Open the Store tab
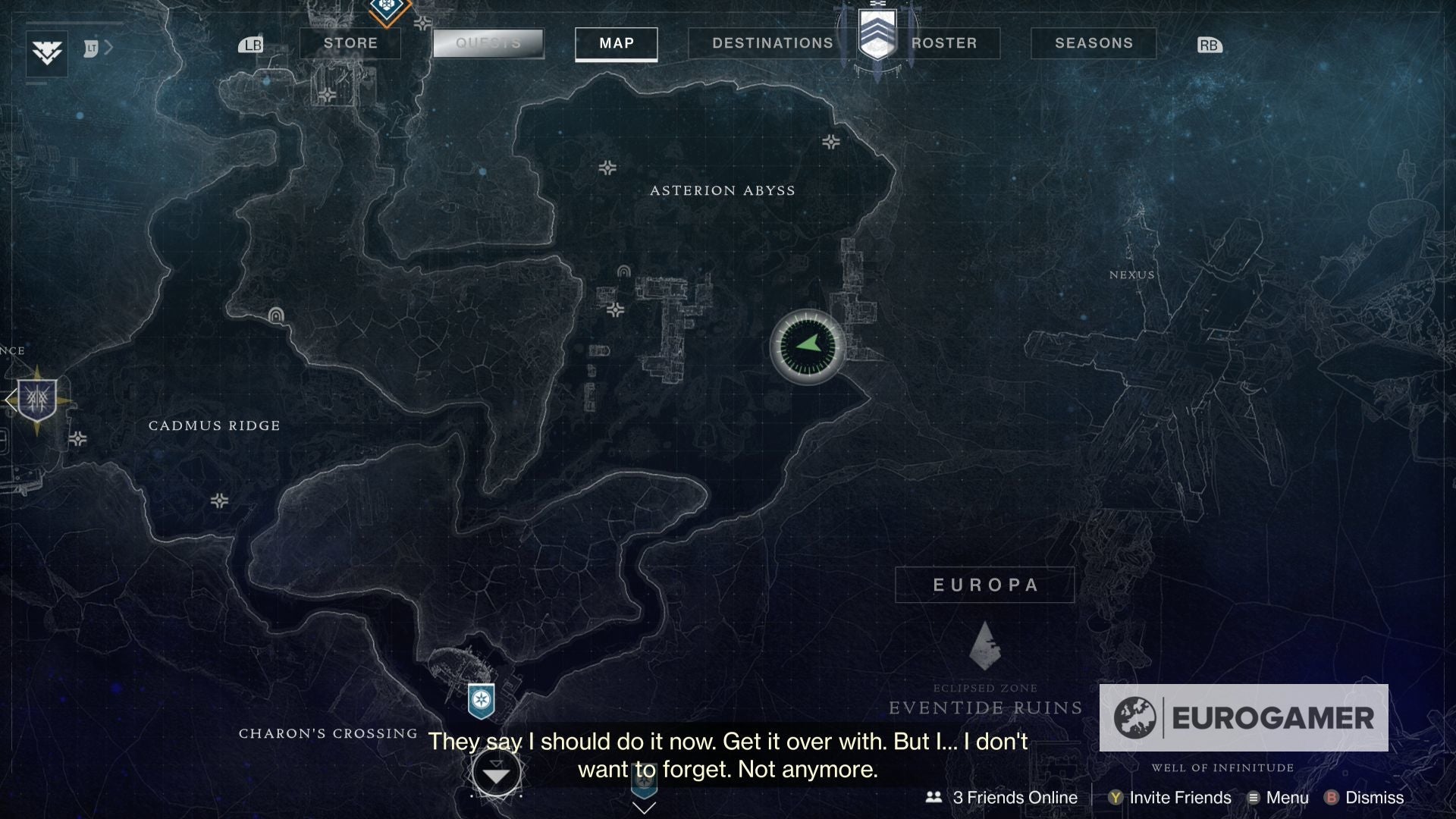 click(x=350, y=43)
